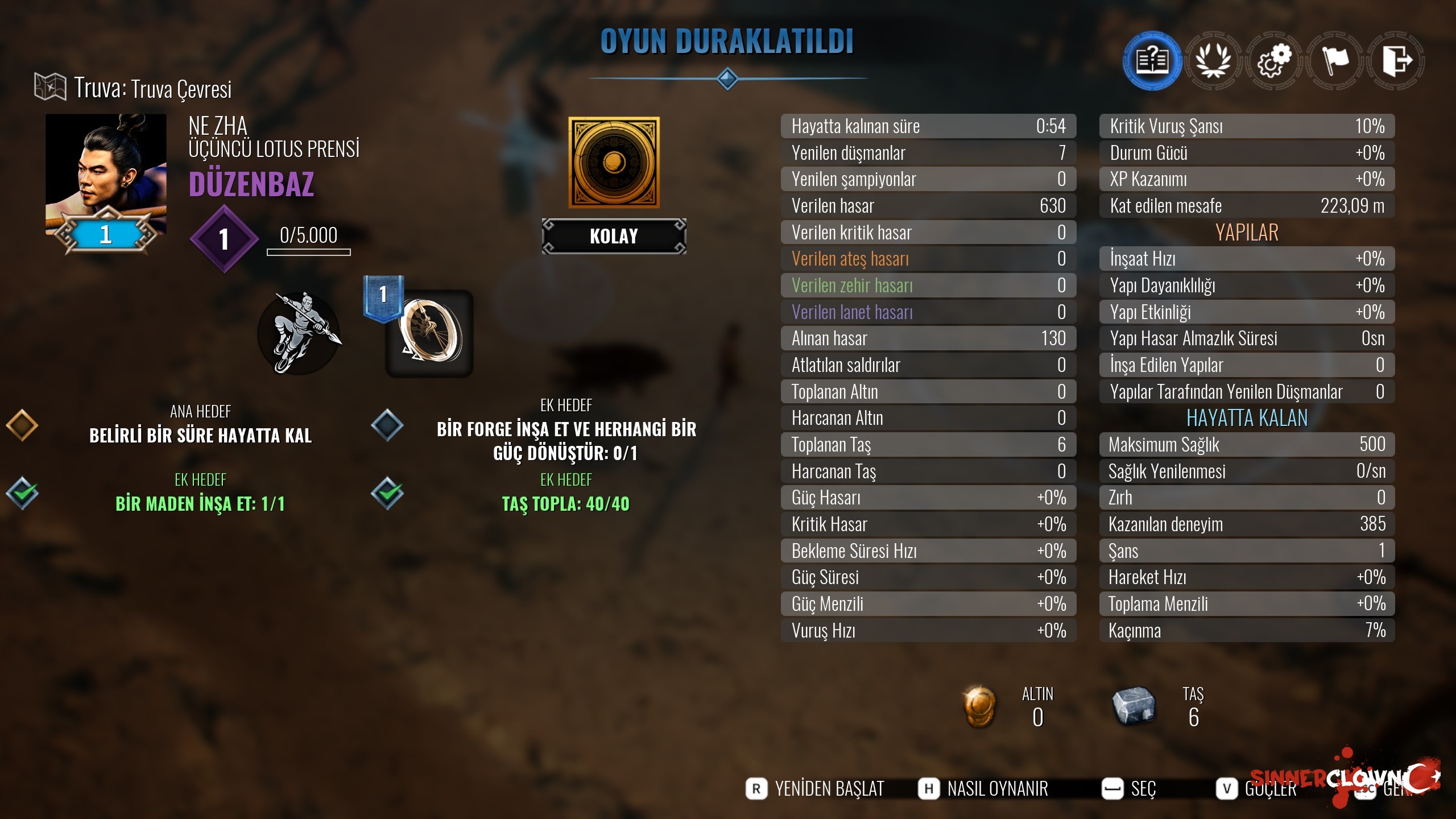Screen dimensions: 1456x819
Task: Select the Ne Zha spear ability icon
Action: pos(299,333)
